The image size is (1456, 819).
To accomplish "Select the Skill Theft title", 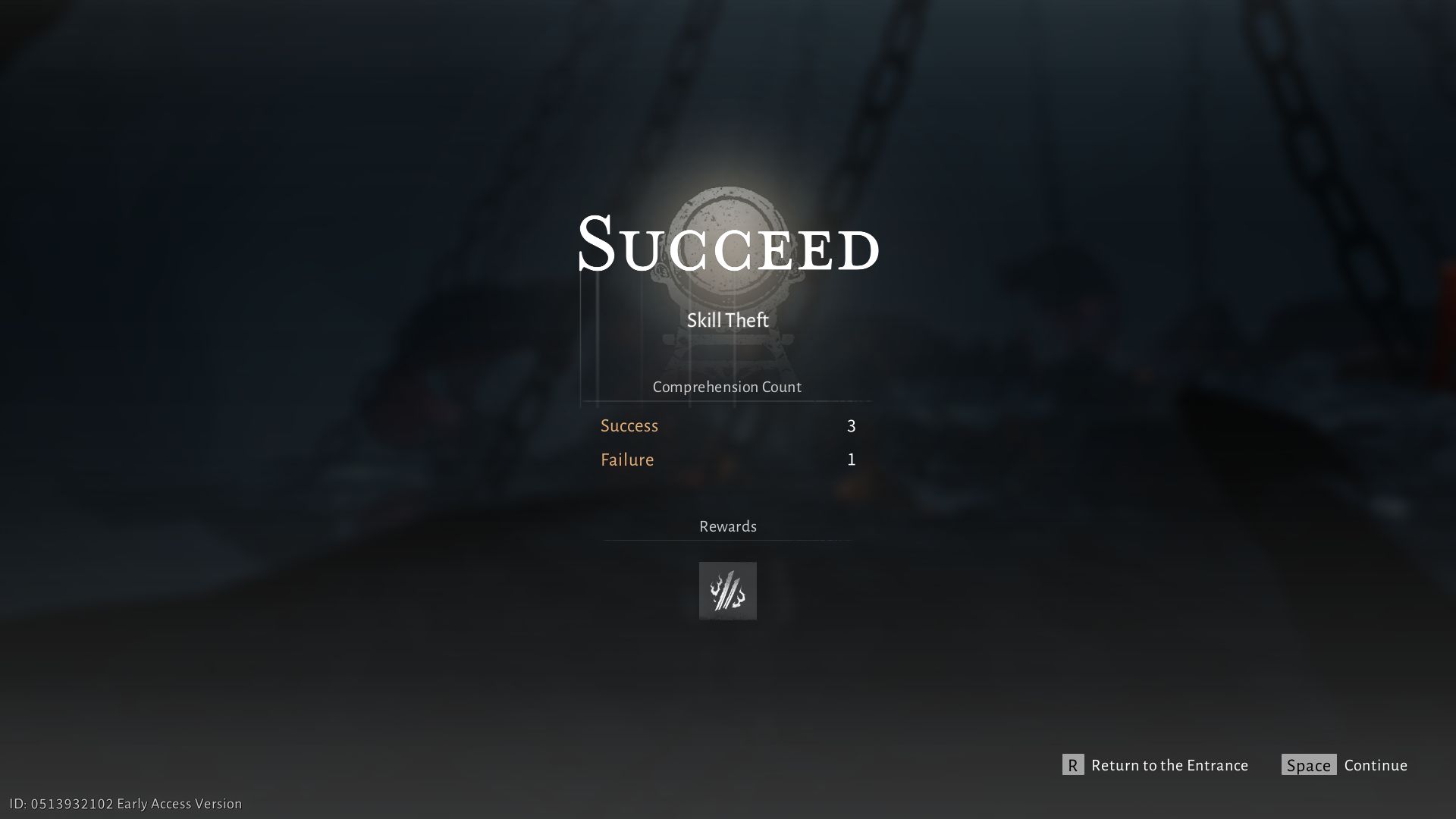I will (726, 320).
